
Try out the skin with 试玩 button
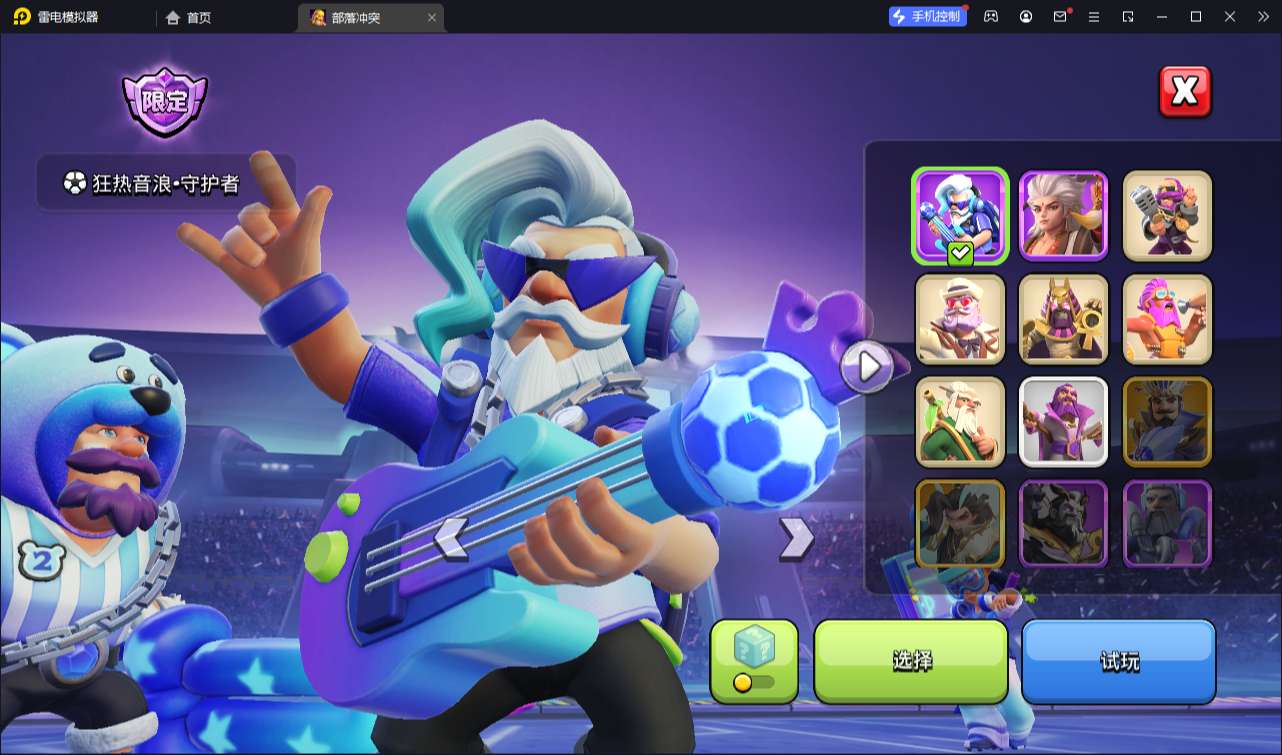[1118, 661]
